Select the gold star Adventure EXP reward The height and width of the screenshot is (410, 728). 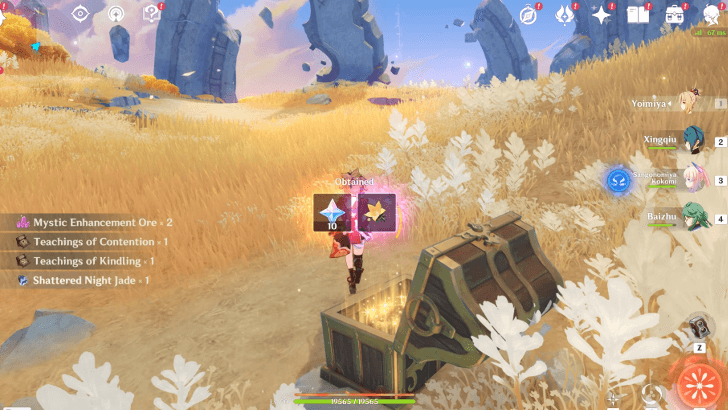tap(377, 212)
